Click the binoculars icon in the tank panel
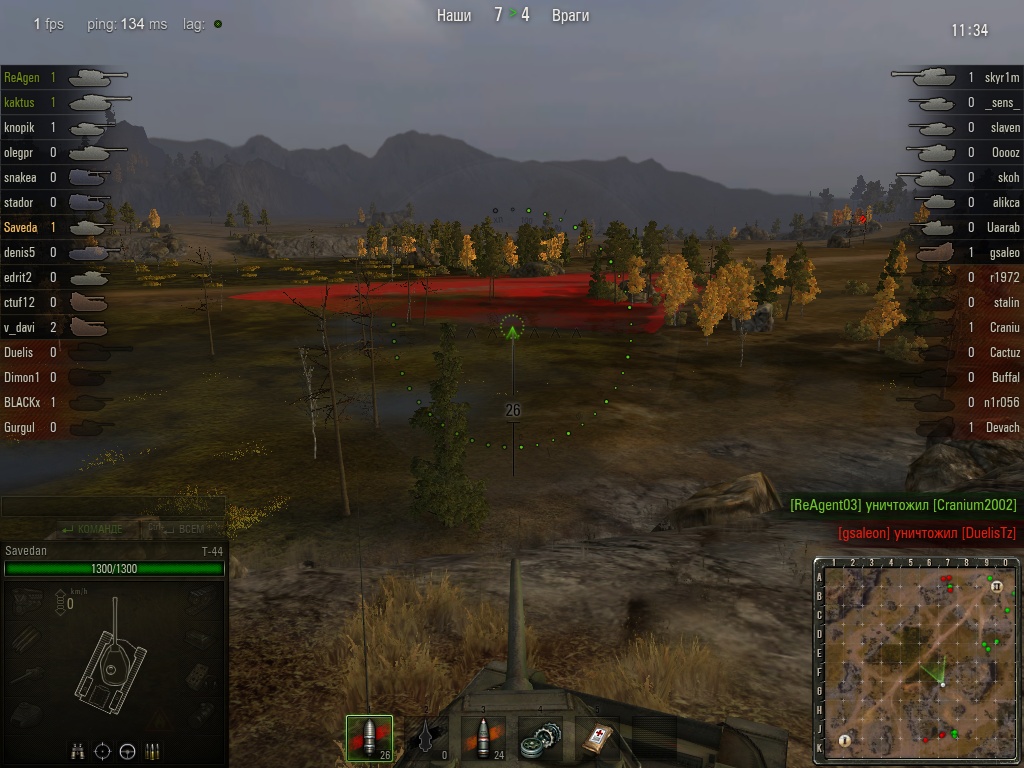The image size is (1024, 768). click(78, 751)
